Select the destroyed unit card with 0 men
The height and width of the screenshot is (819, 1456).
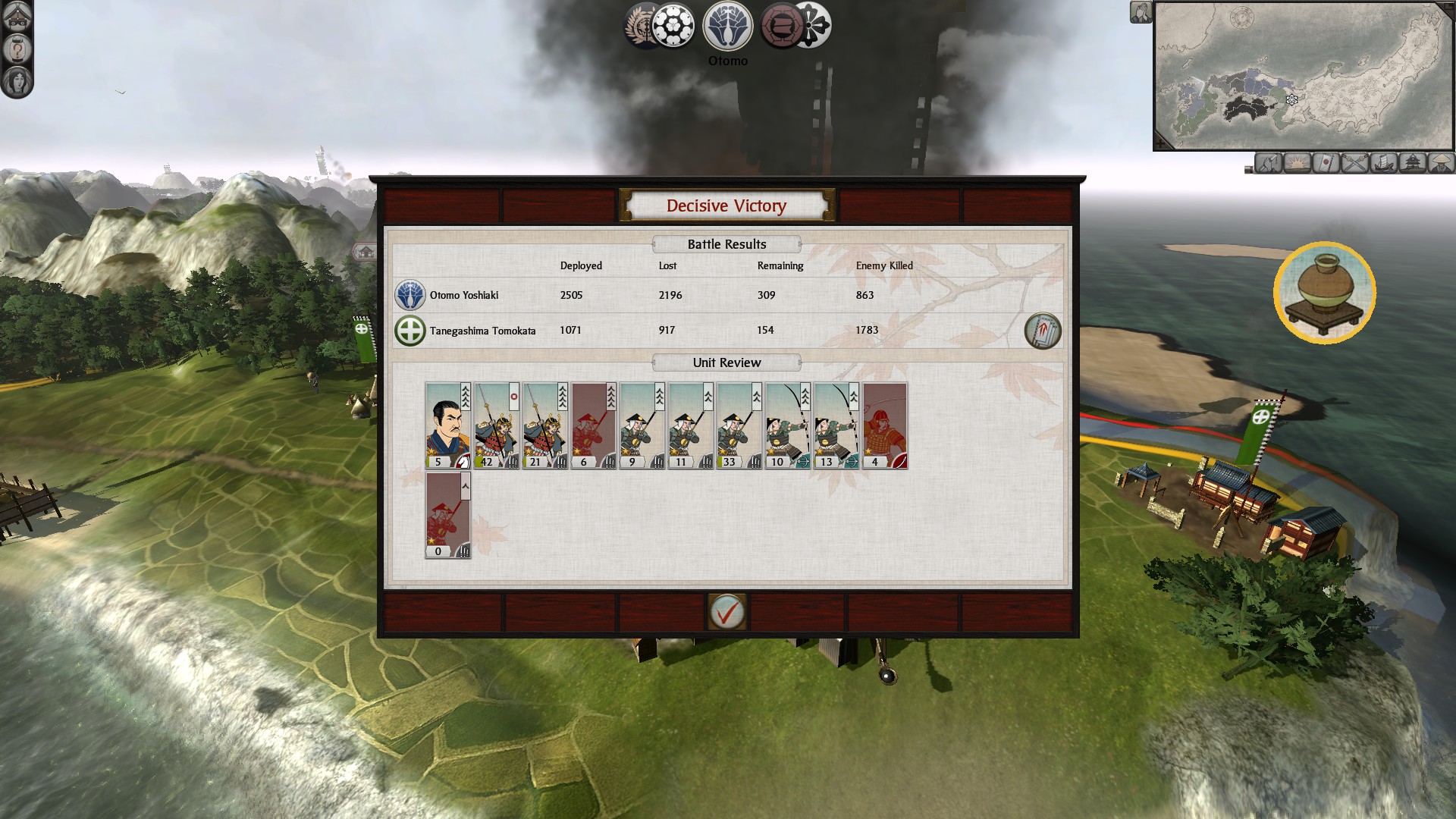[447, 515]
